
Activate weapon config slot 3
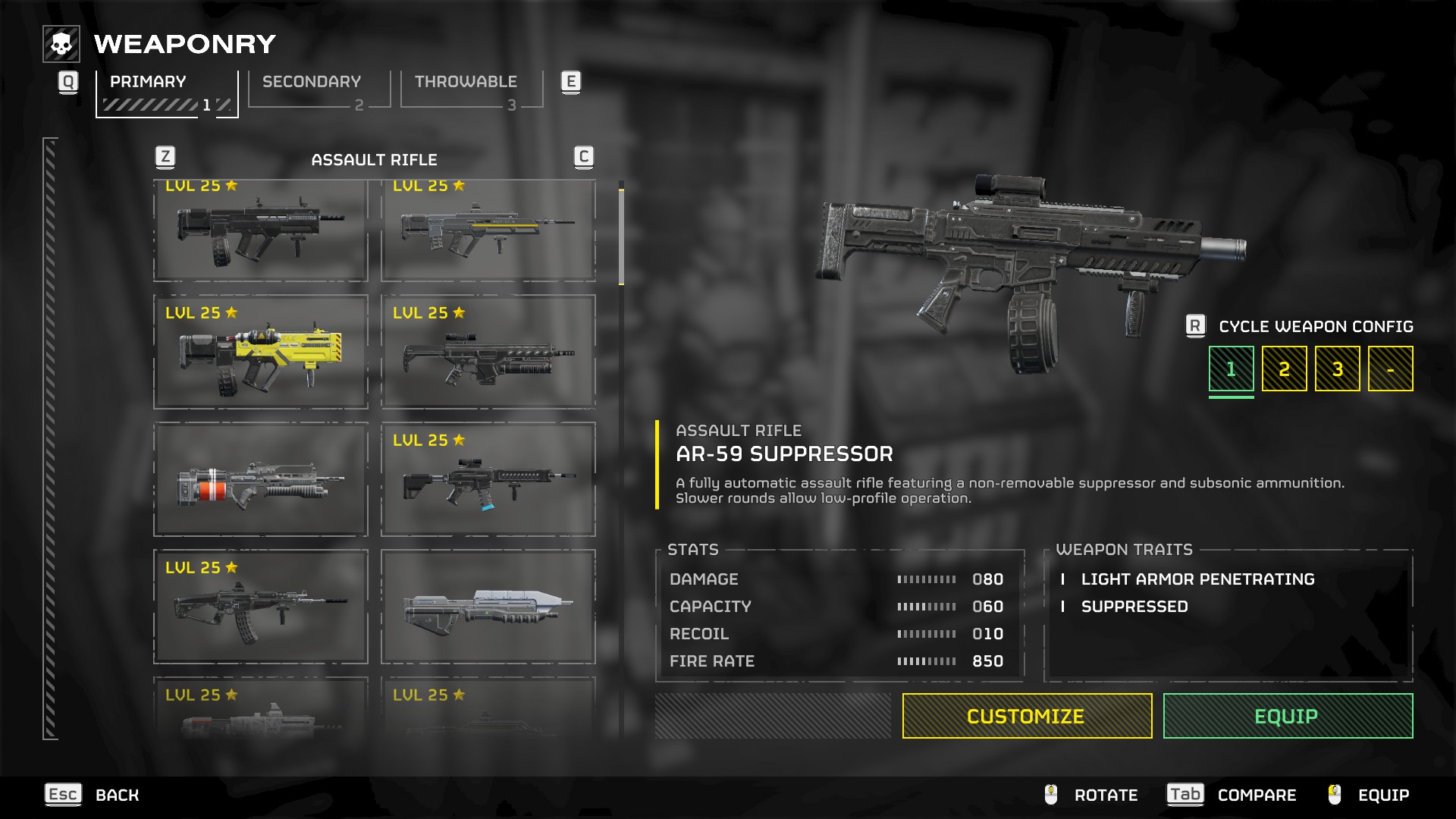[1337, 369]
